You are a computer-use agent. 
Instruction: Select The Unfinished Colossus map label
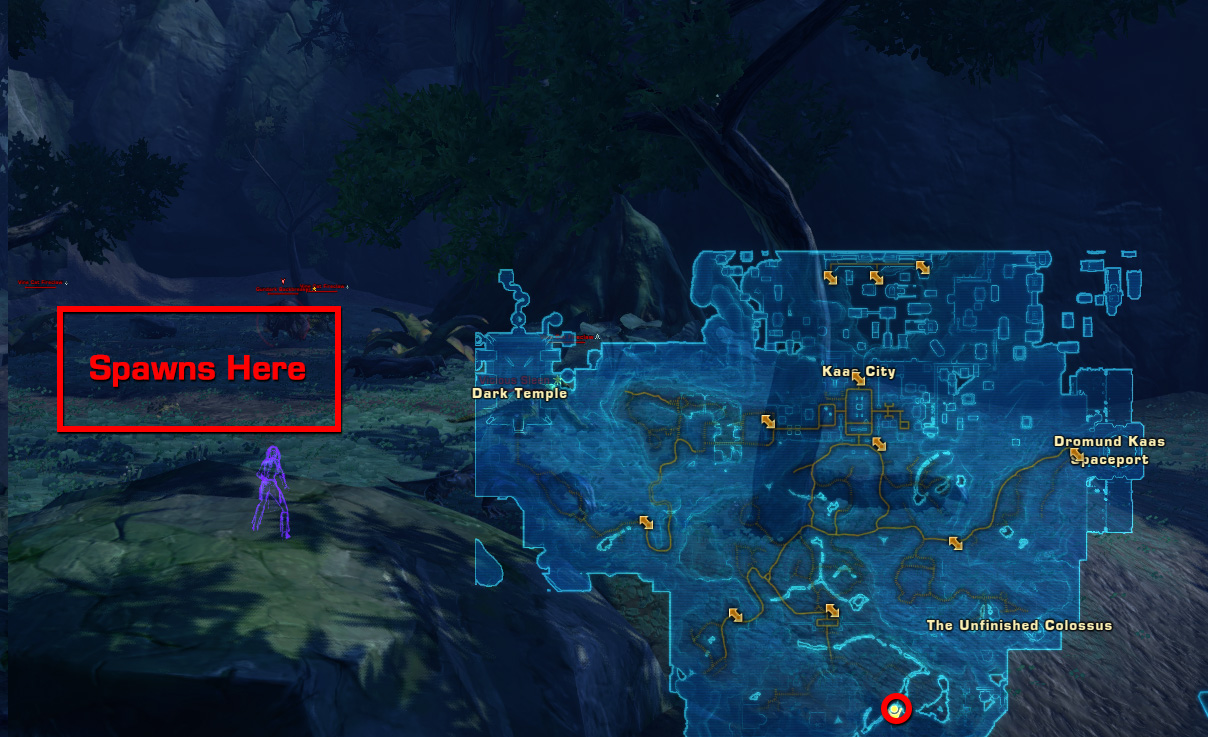click(1019, 625)
